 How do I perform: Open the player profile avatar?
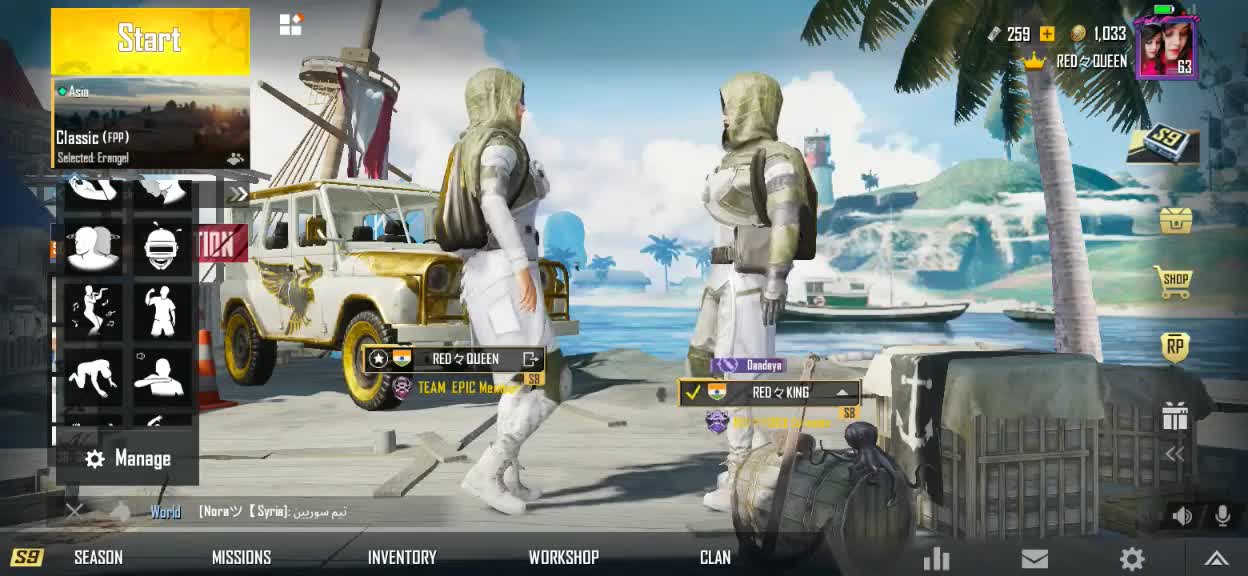(1165, 47)
